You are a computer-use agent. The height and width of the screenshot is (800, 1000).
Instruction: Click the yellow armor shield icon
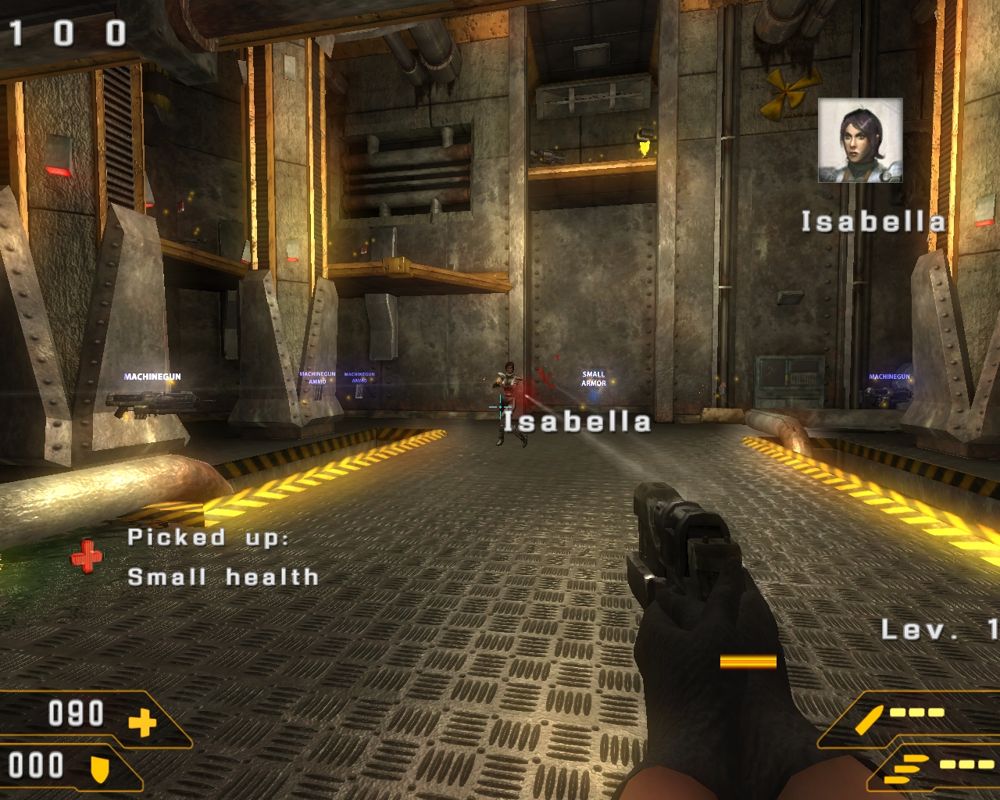click(100, 768)
